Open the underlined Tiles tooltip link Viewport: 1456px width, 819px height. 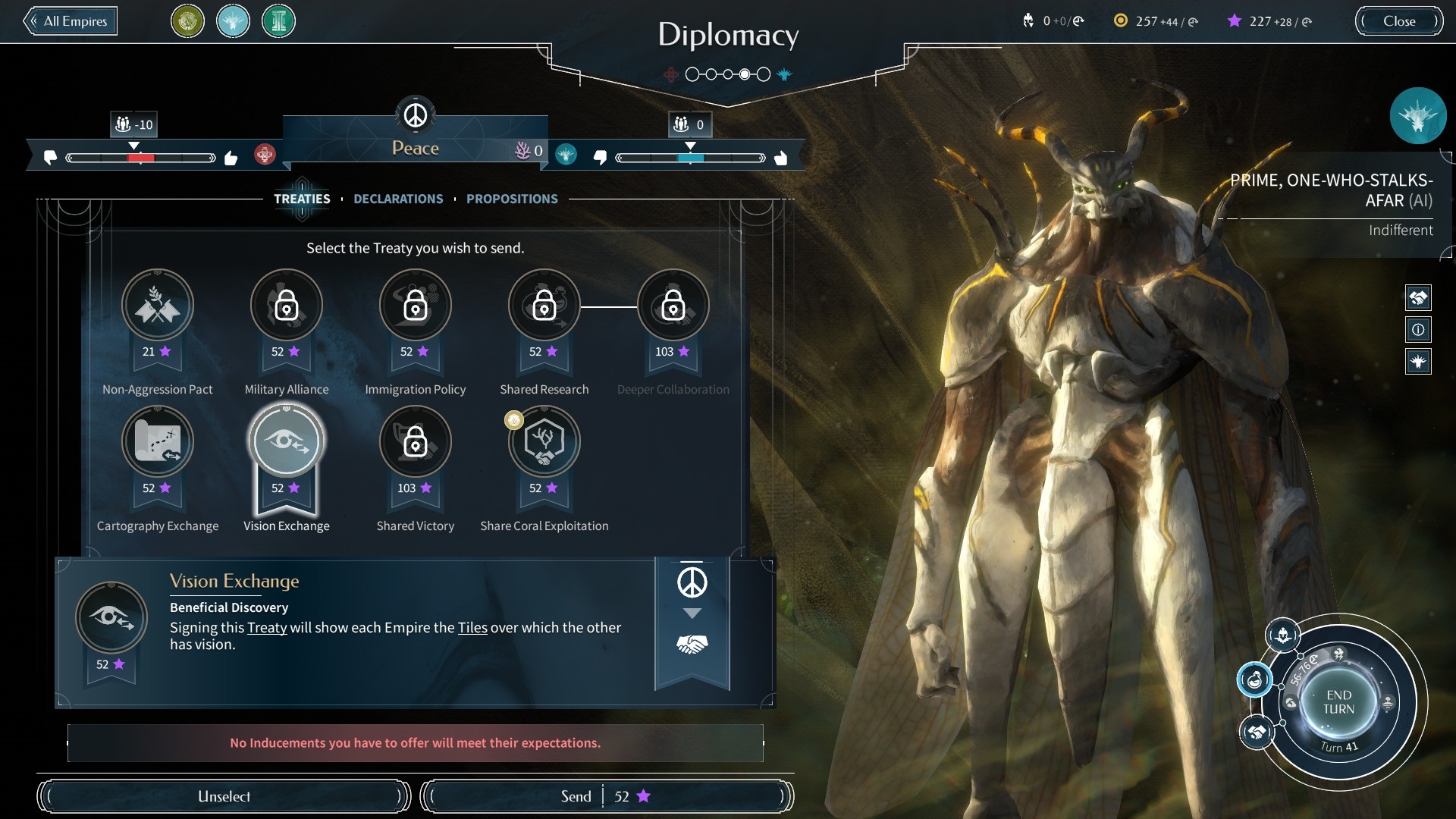[472, 628]
